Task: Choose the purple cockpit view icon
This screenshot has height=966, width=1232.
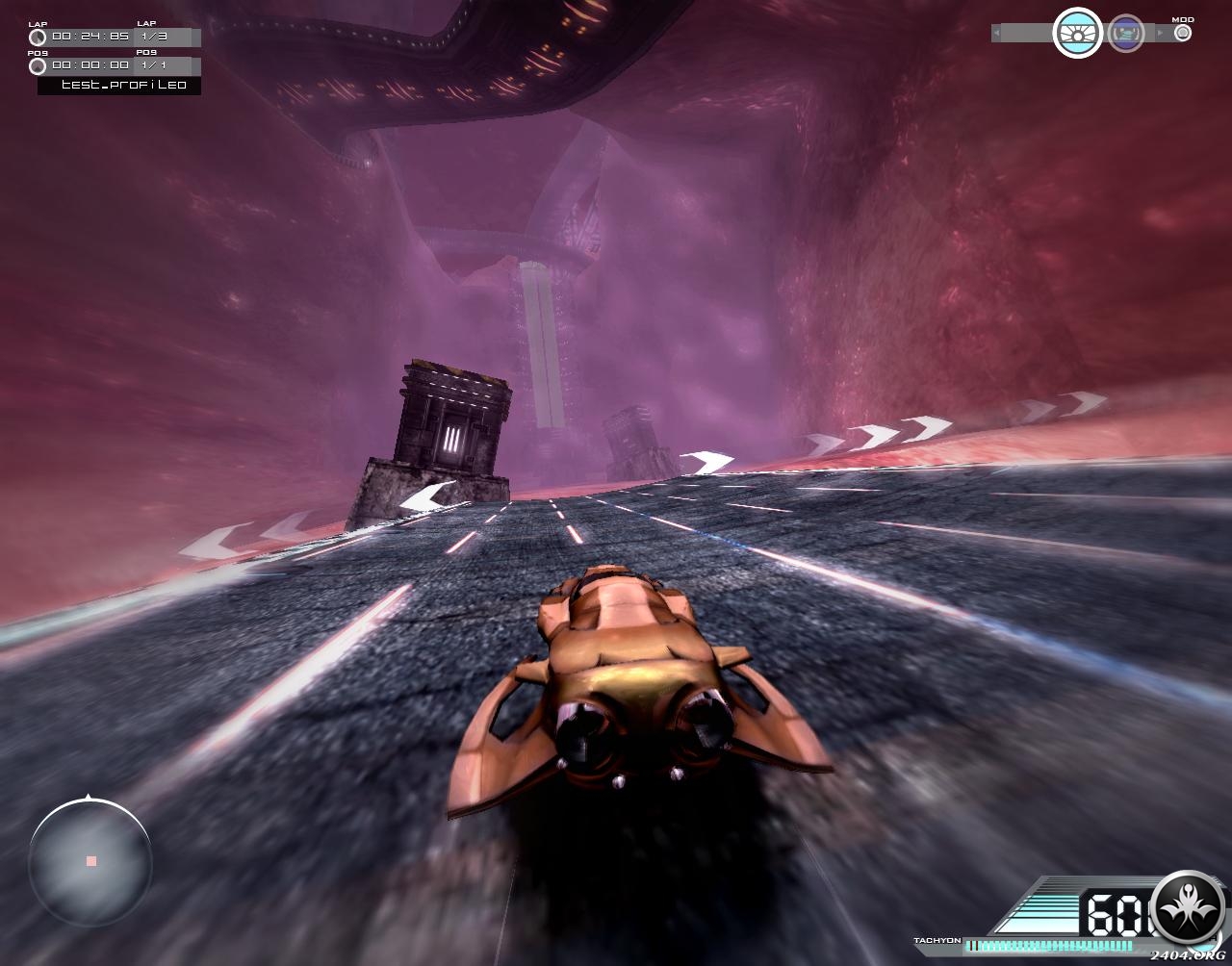Action: pos(1126,34)
